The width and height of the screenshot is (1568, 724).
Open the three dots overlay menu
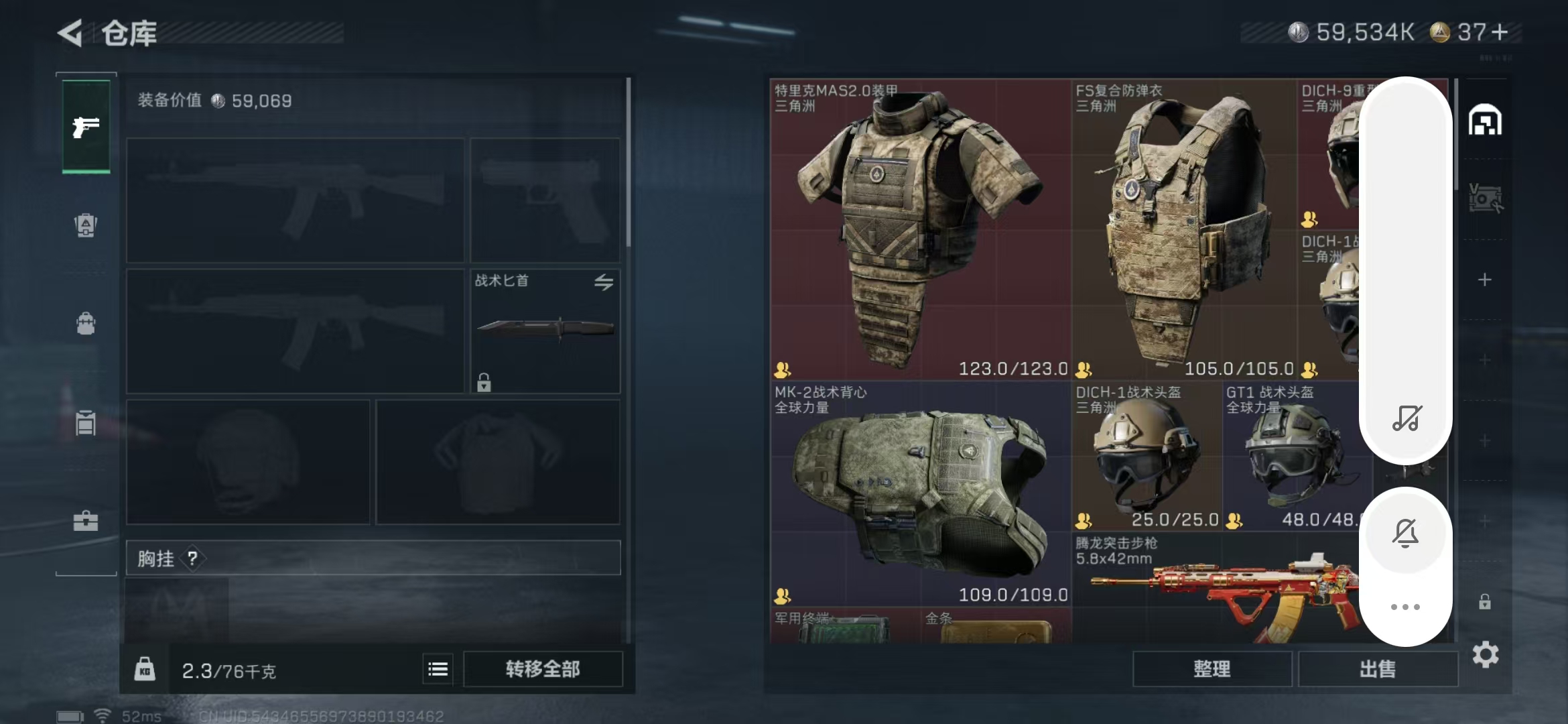coord(1405,607)
